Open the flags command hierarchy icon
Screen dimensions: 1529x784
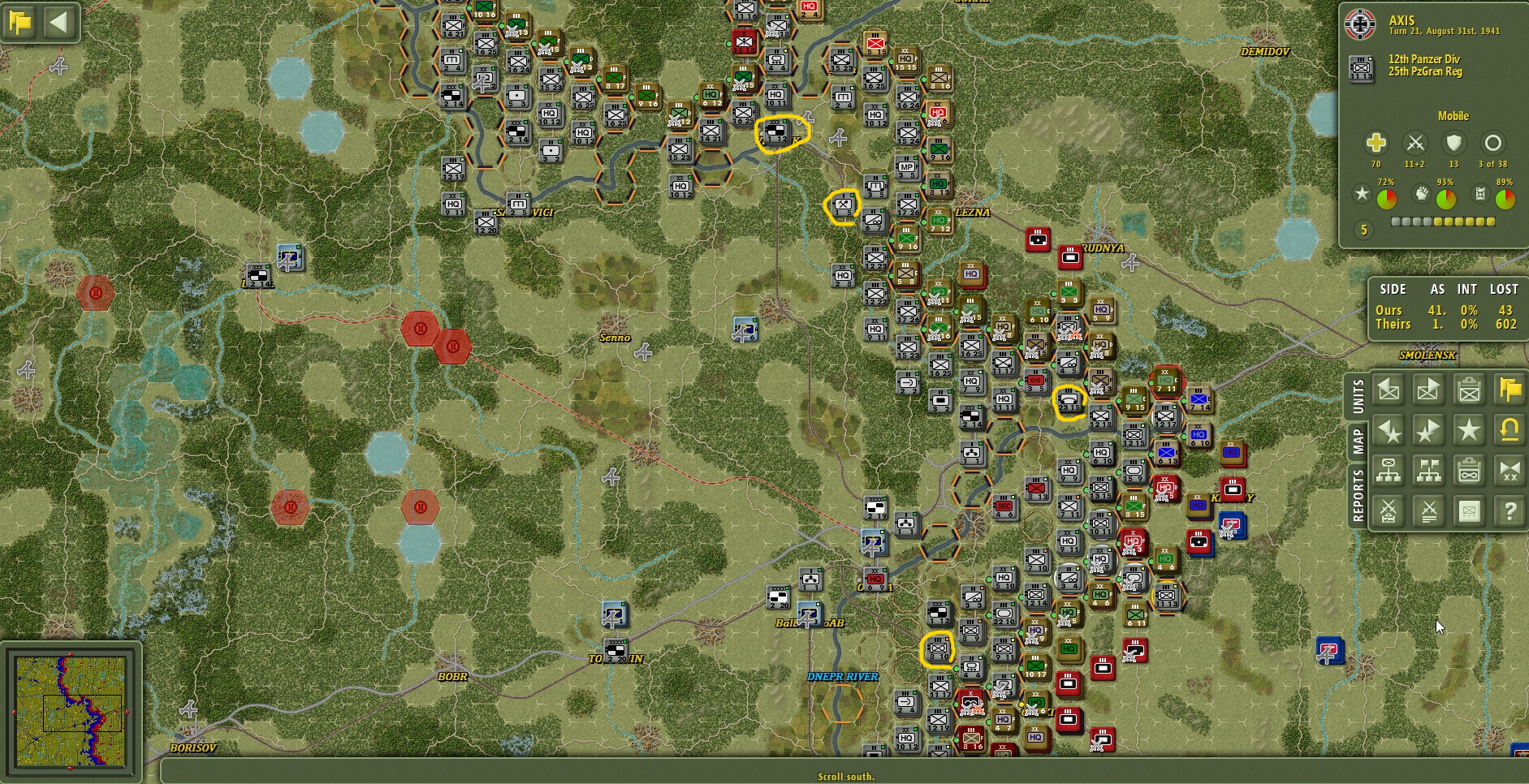tap(1429, 471)
